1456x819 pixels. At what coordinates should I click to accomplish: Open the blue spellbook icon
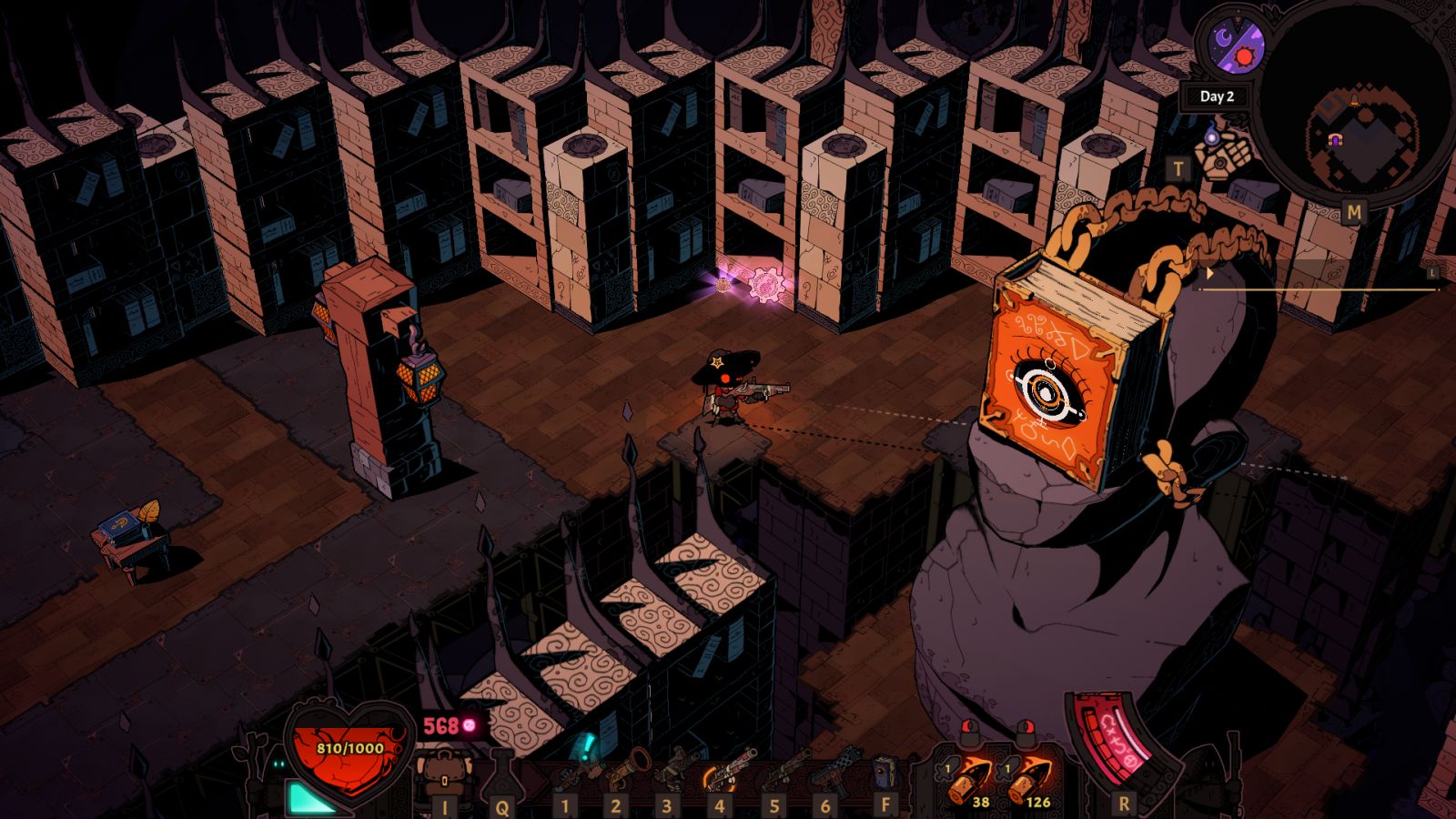coord(885,774)
